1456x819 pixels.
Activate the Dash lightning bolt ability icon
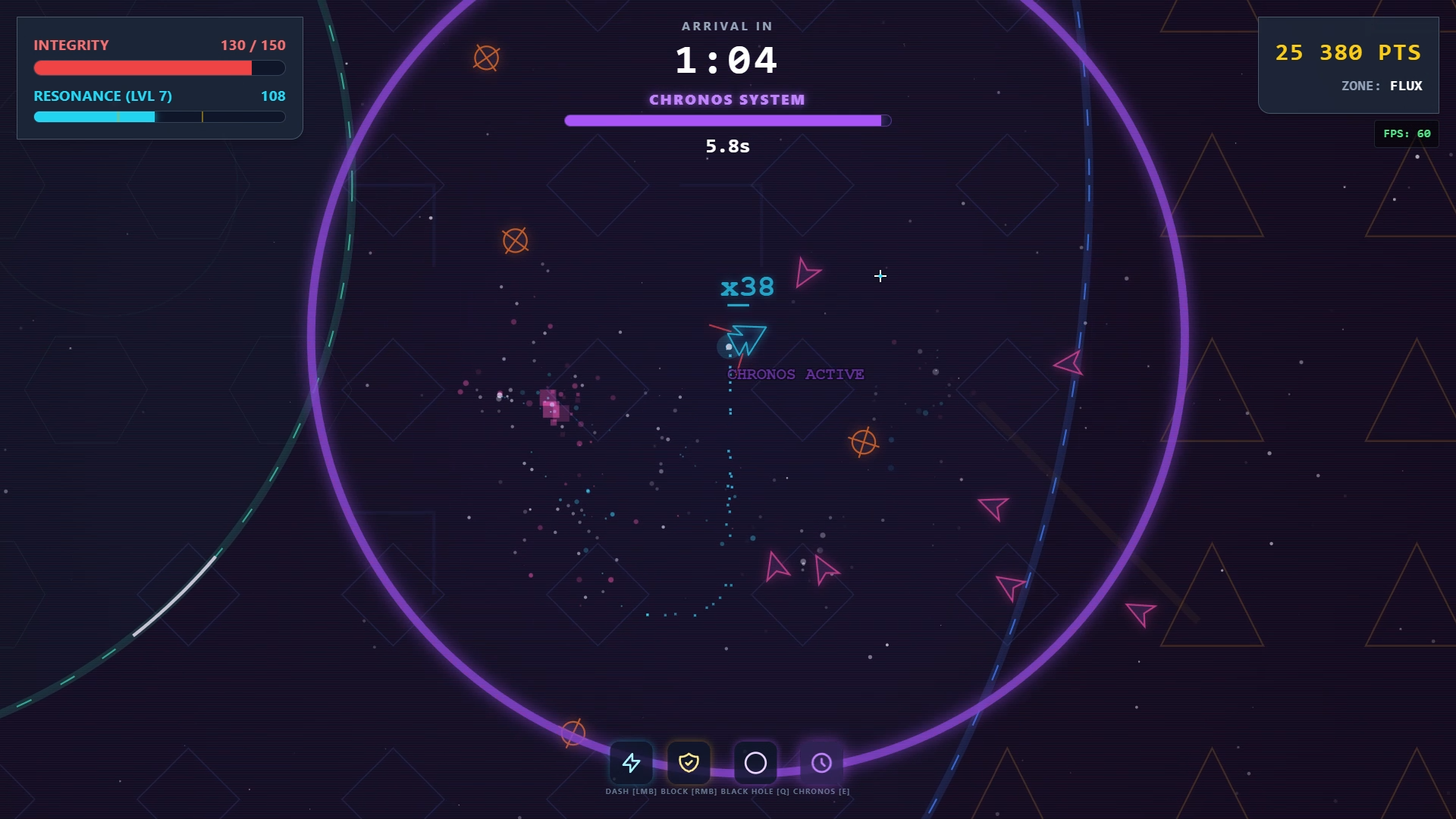pos(632,764)
